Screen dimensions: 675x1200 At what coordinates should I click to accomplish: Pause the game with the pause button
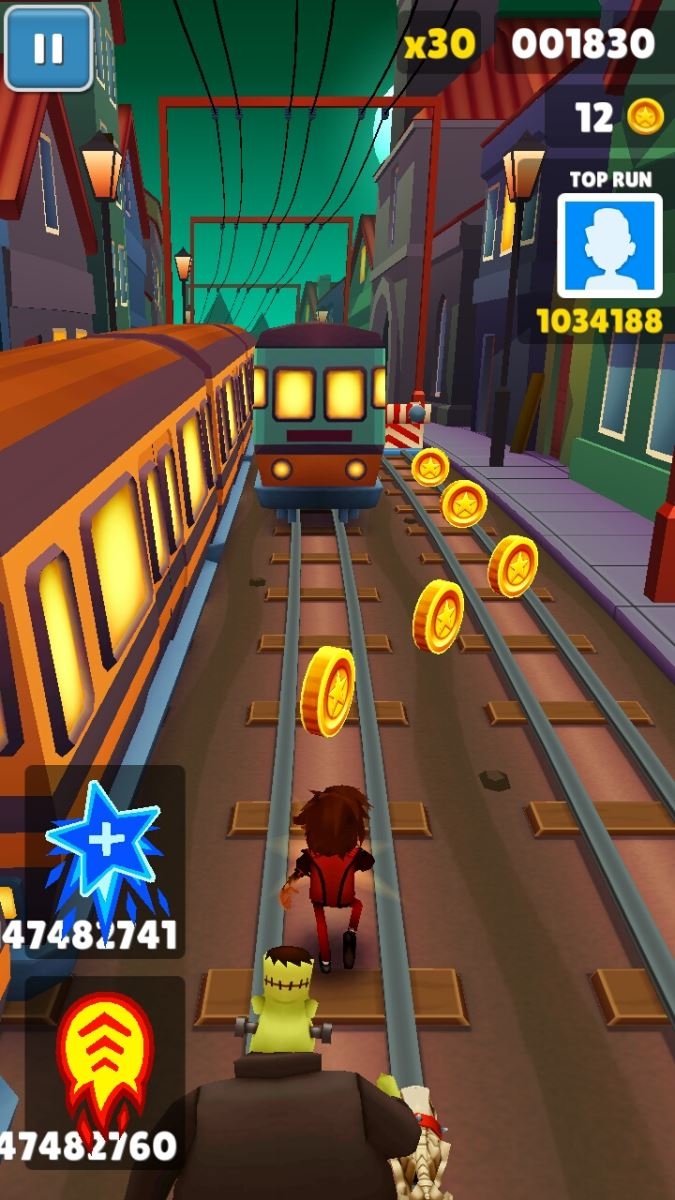(x=48, y=48)
